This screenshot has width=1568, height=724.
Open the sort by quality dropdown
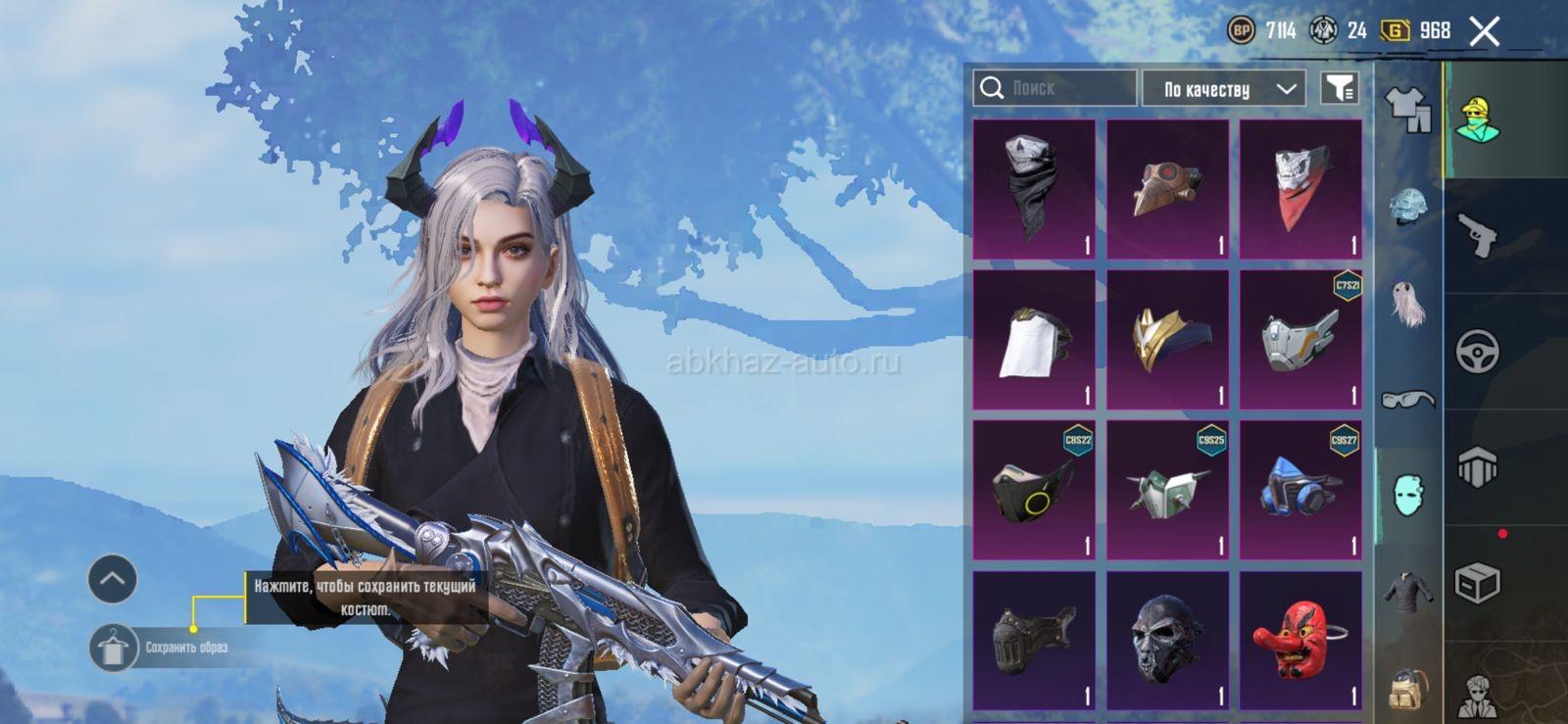(x=1223, y=89)
